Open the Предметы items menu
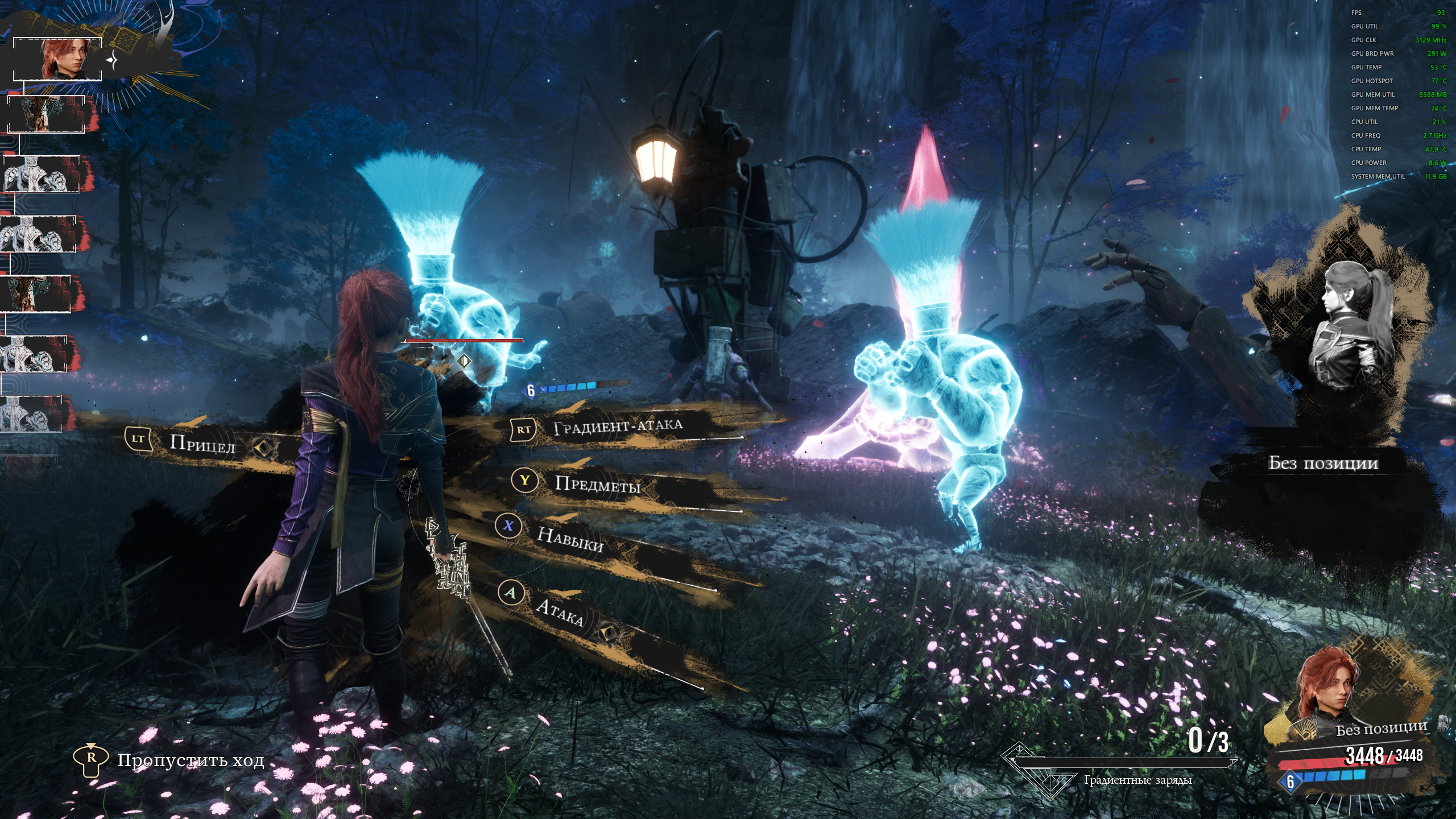 597,484
